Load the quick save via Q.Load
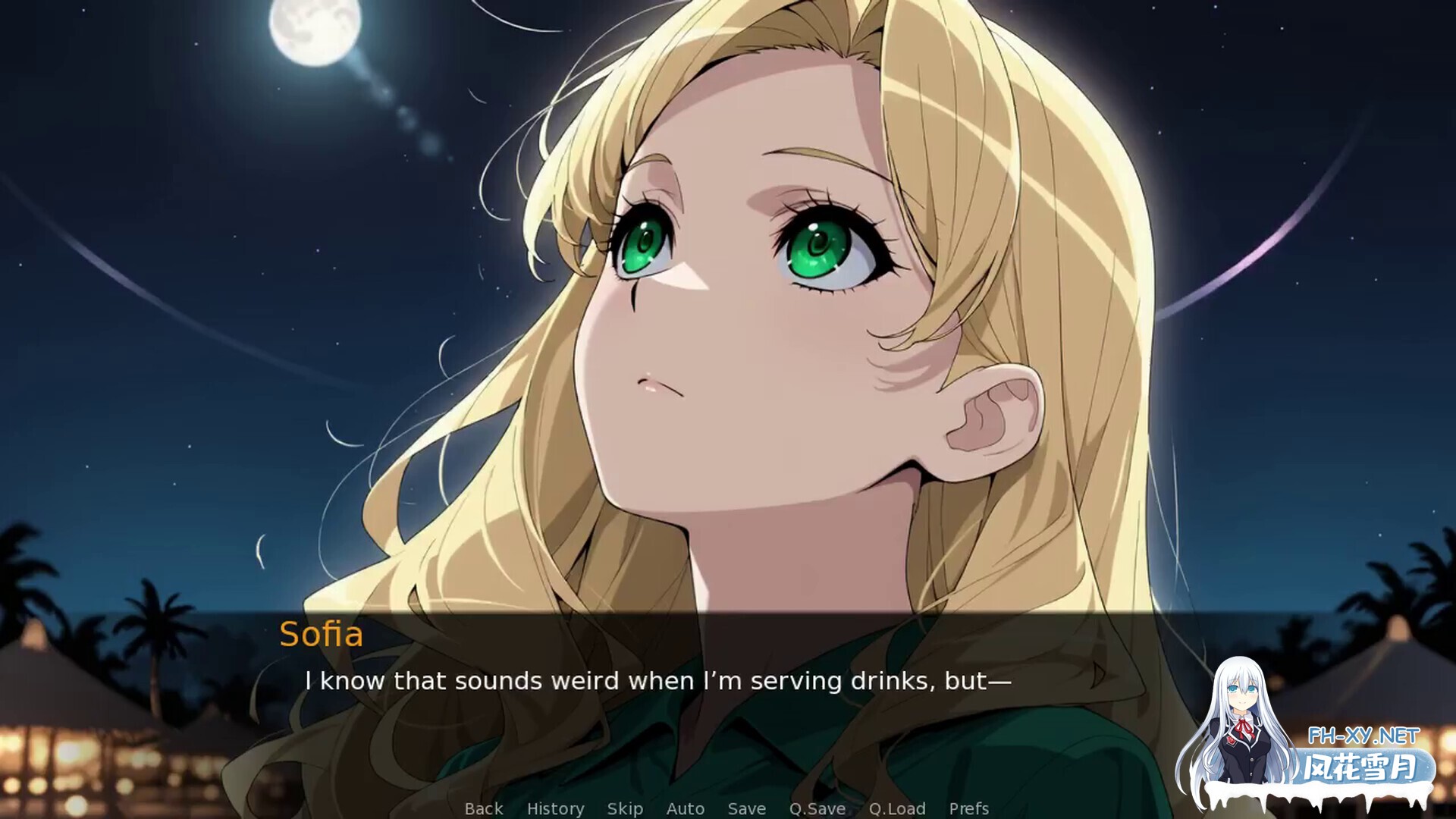 897,808
